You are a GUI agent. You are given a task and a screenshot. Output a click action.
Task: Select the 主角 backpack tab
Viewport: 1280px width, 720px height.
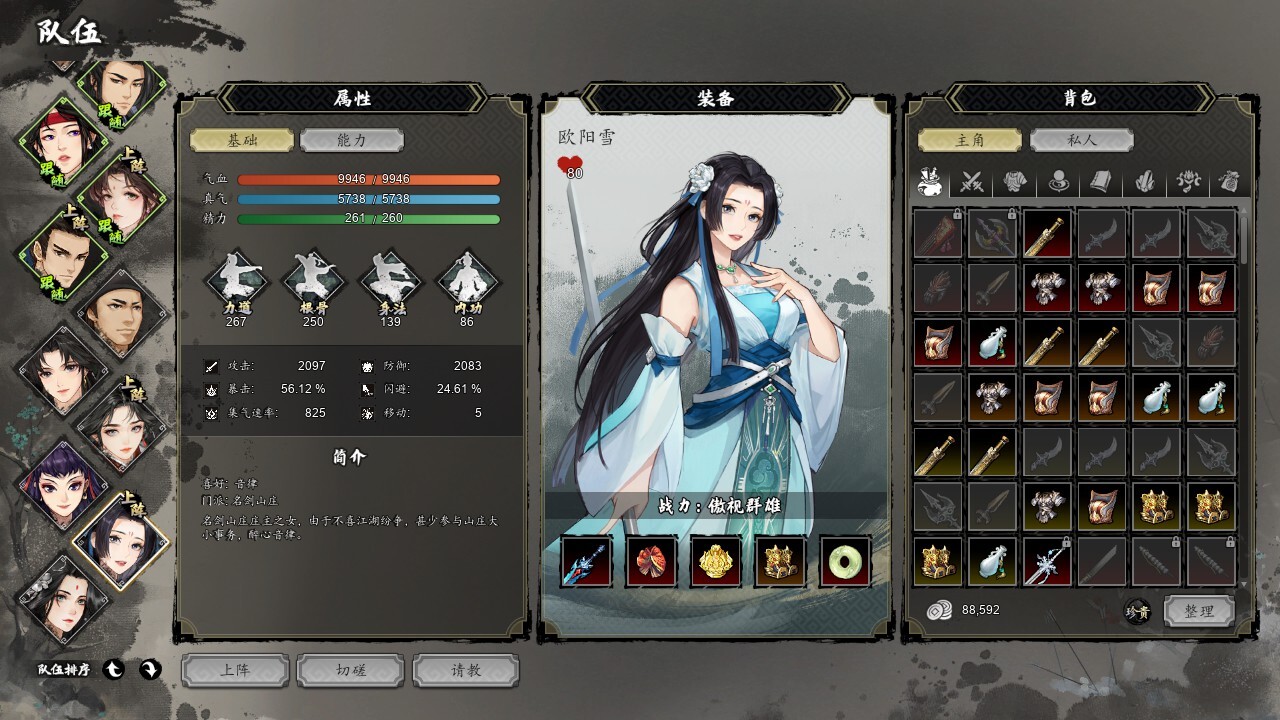click(x=970, y=141)
